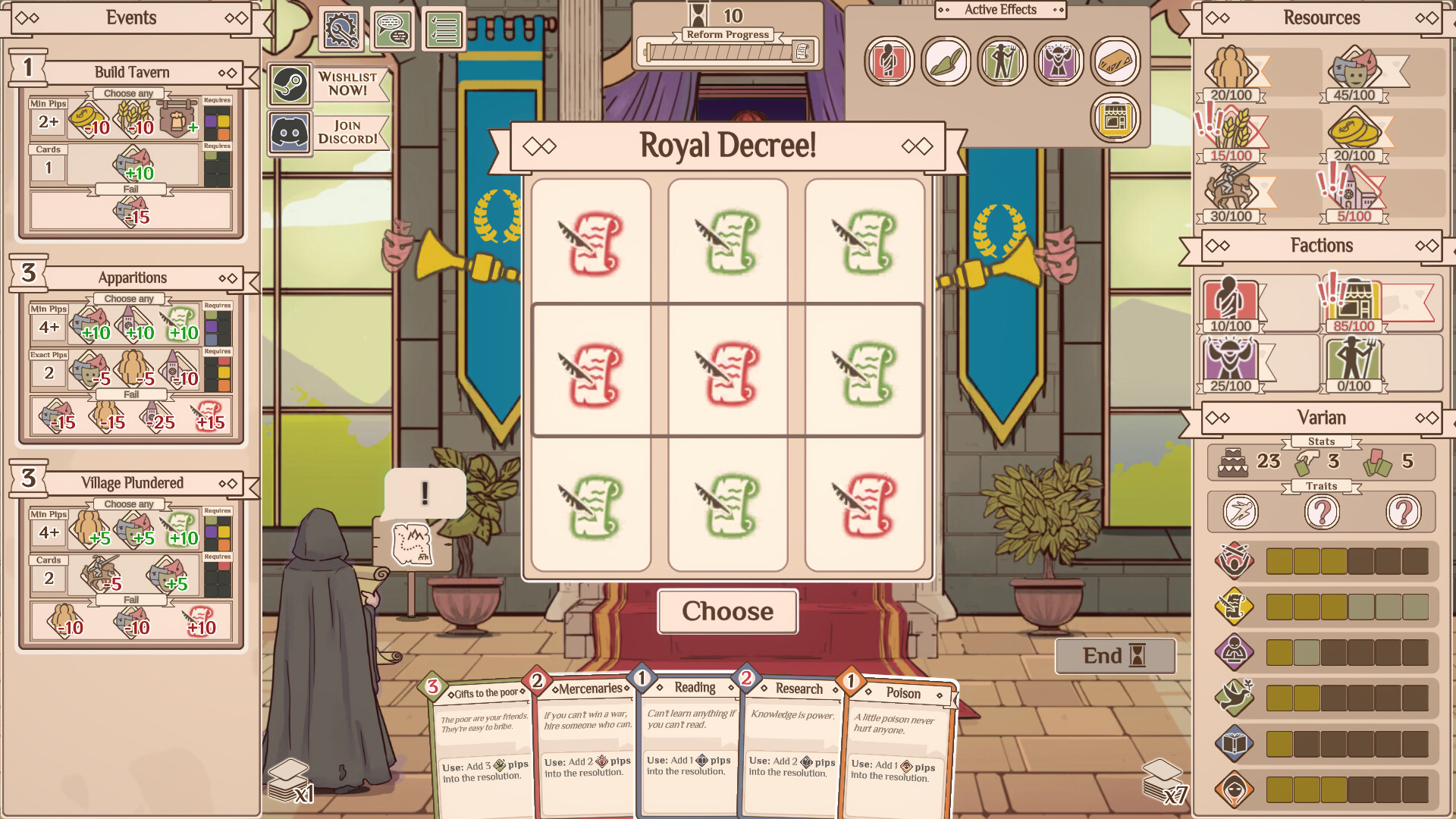The image size is (1456, 819).
Task: Click the yellow shop icon under Active Effects
Action: [1115, 118]
